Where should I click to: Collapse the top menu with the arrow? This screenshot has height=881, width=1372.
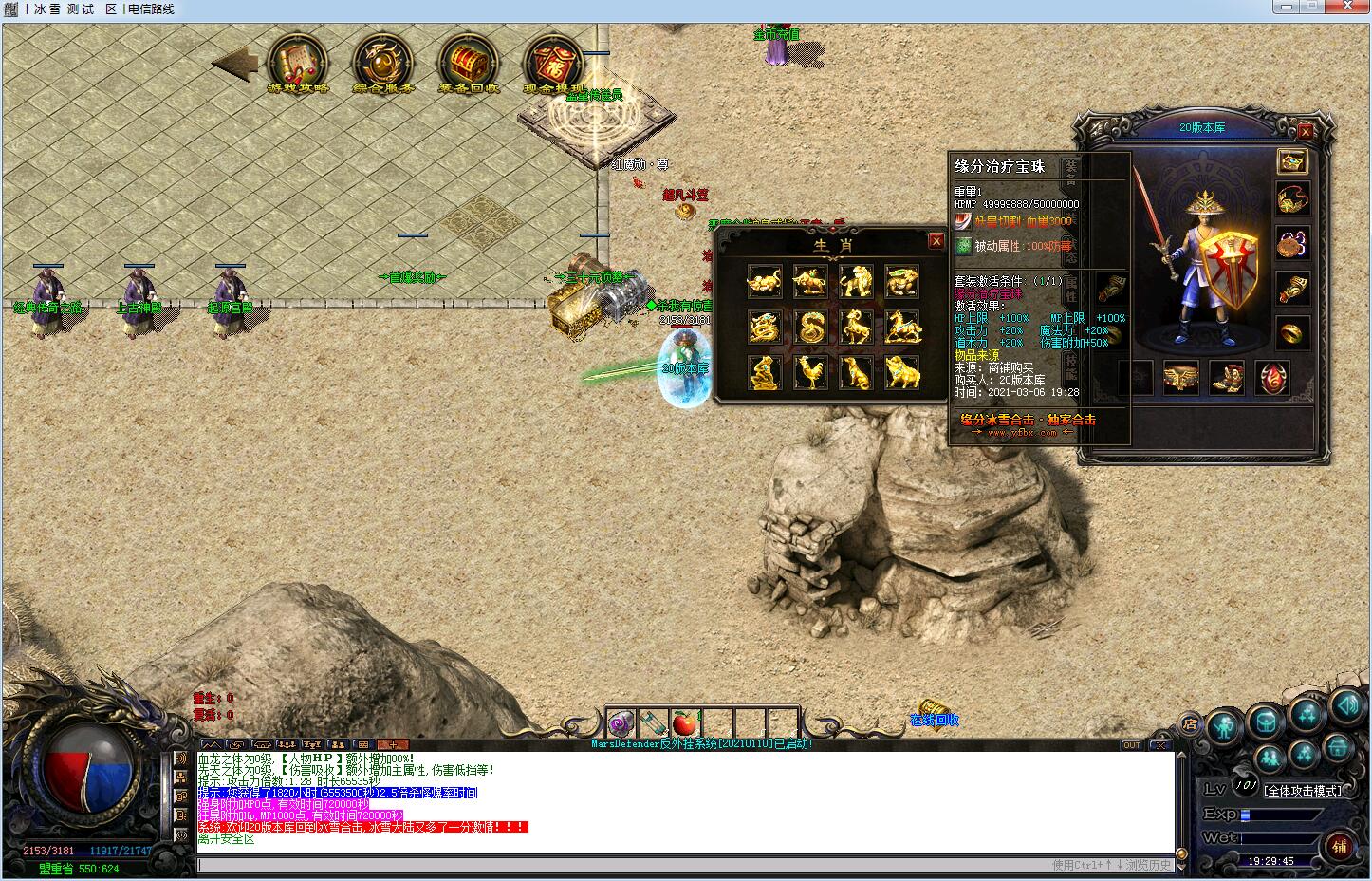(x=234, y=64)
